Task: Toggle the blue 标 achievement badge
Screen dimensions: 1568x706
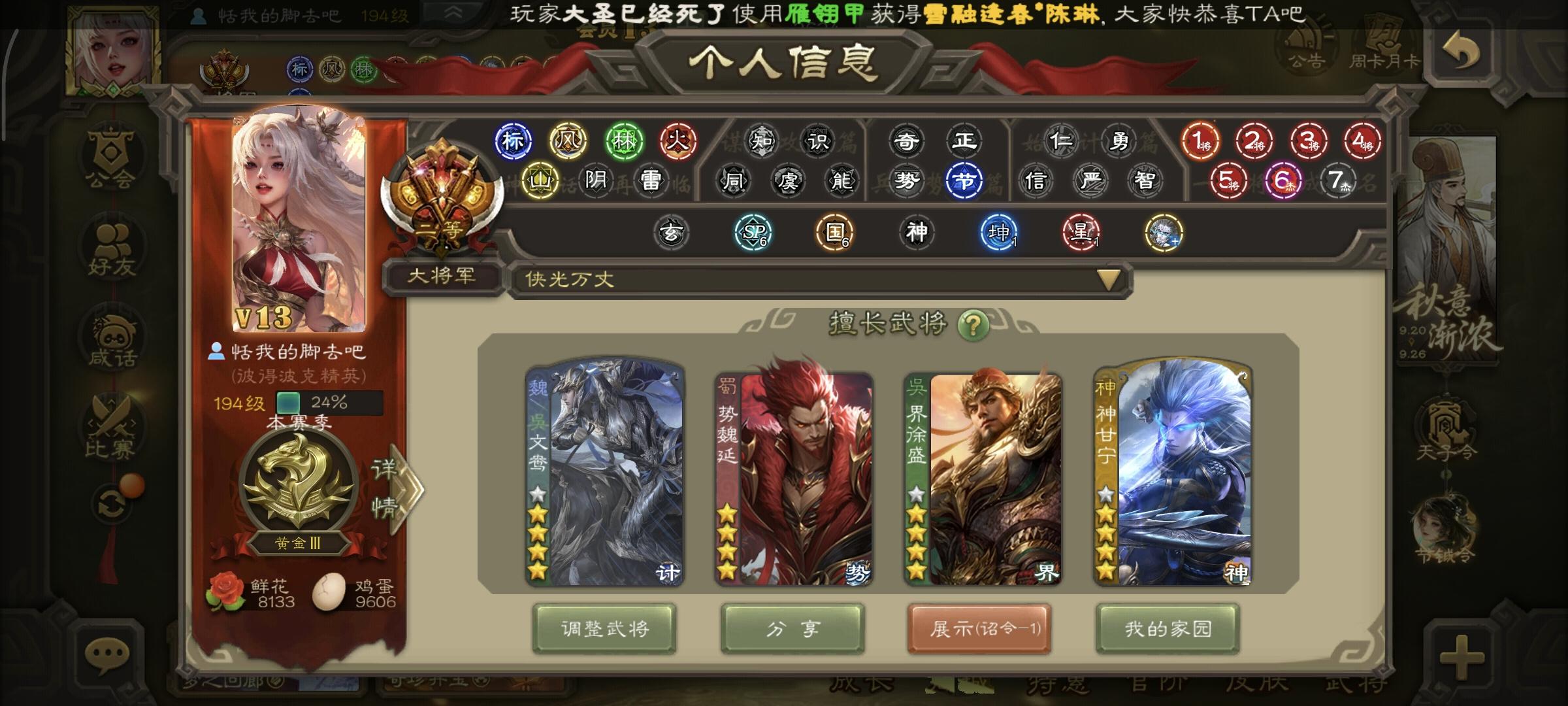Action: [513, 139]
